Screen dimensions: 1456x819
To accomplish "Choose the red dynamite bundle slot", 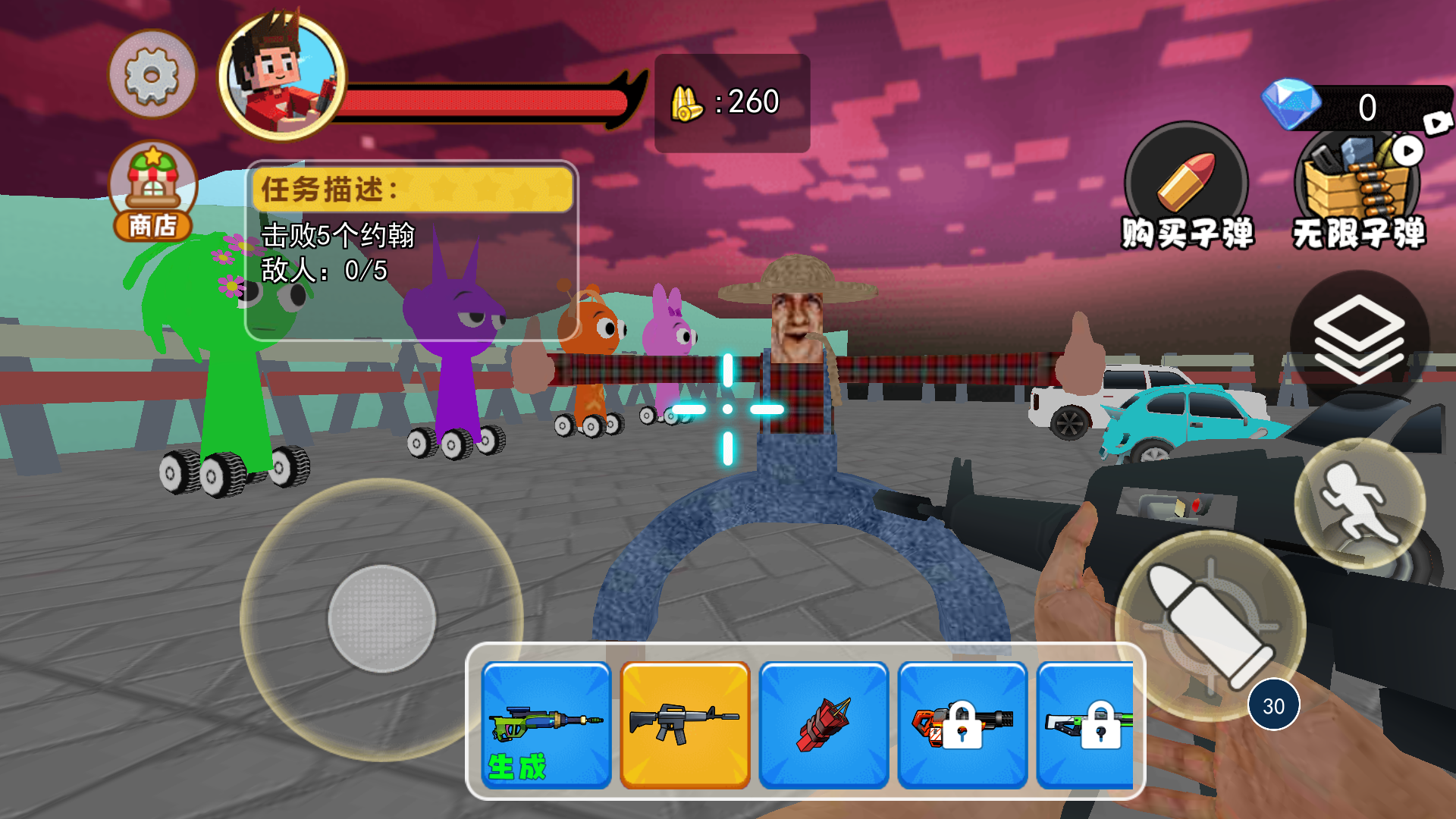I will pos(824,725).
